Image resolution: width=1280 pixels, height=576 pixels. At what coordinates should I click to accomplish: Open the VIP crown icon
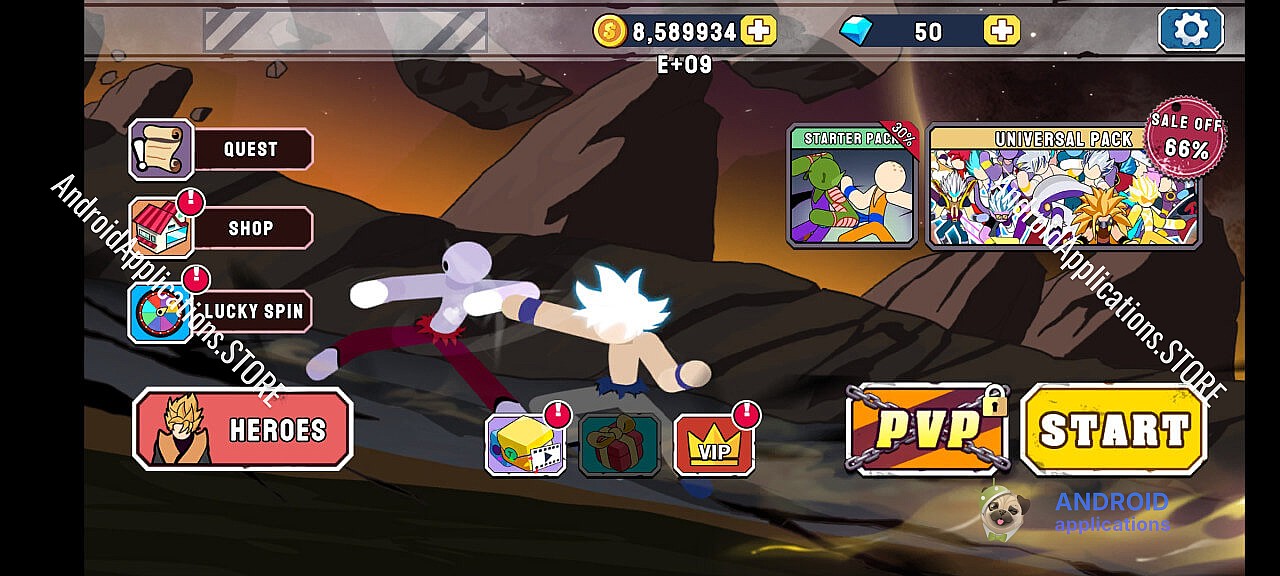pyautogui.click(x=714, y=446)
